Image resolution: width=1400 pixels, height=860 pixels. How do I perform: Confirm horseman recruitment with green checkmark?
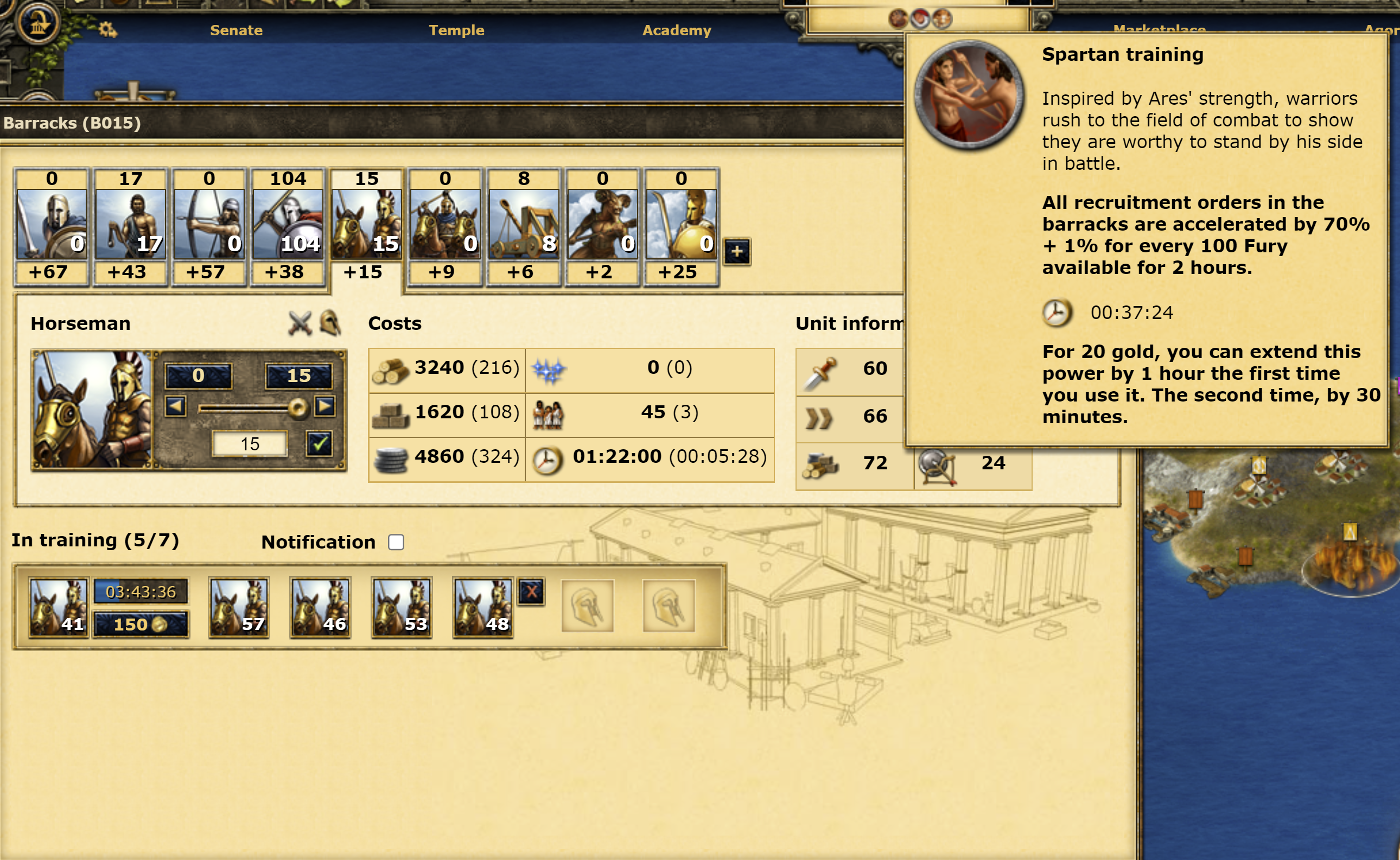tap(319, 444)
